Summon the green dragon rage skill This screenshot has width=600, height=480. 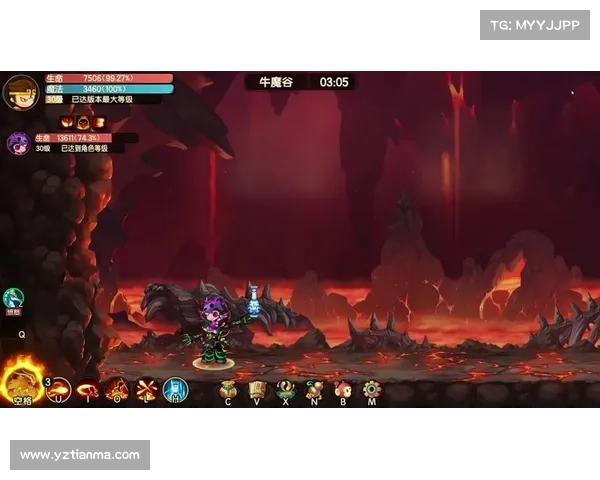point(13,298)
